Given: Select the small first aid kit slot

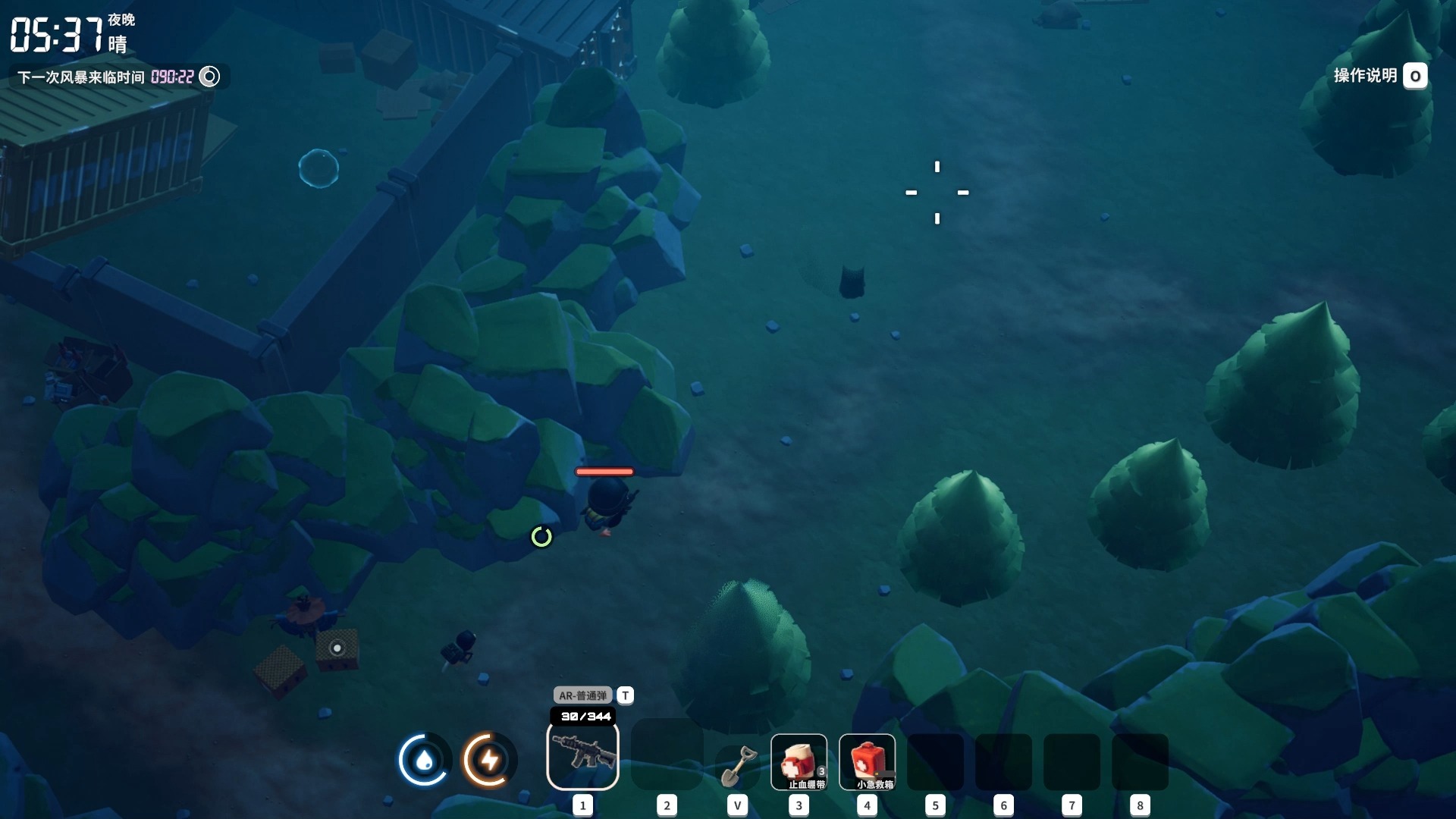Looking at the screenshot, I should tap(867, 761).
